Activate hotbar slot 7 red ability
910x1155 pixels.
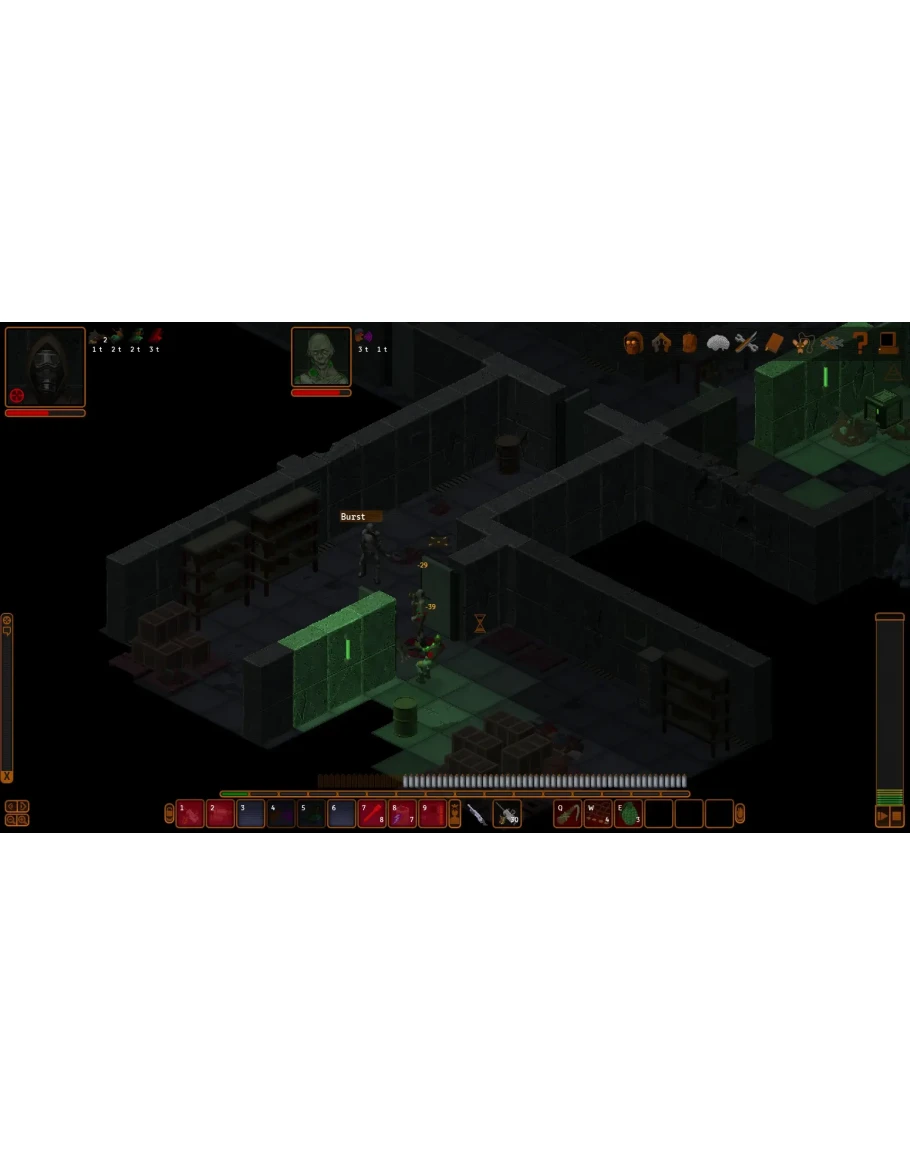point(372,814)
